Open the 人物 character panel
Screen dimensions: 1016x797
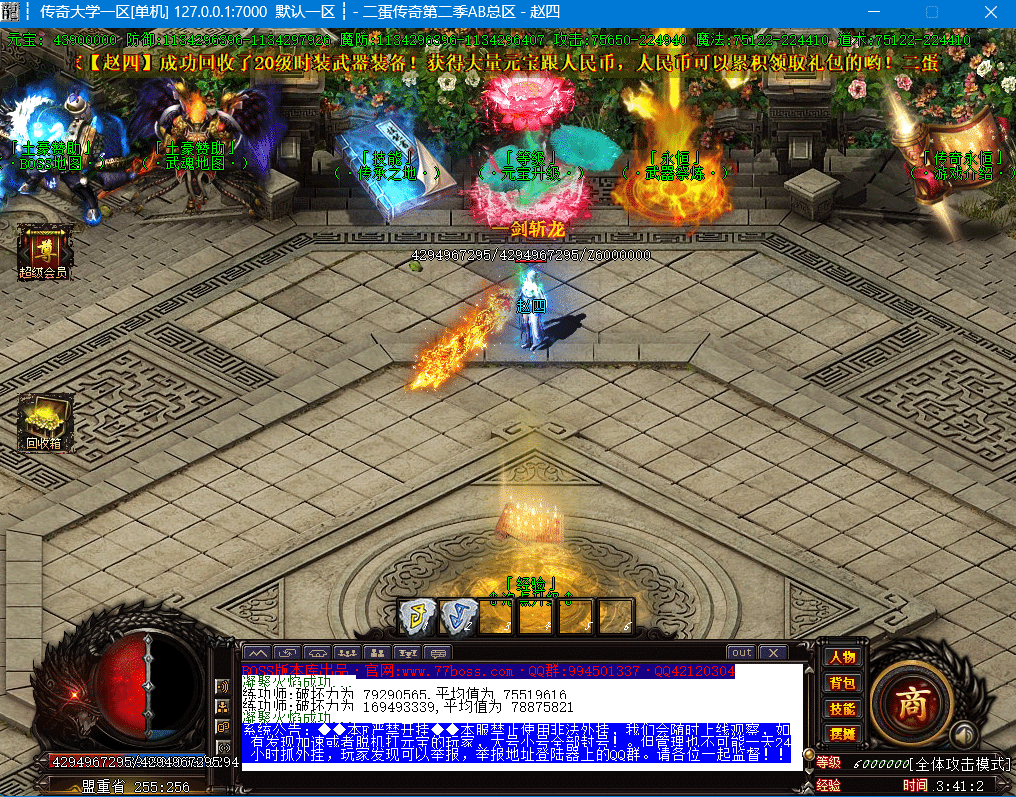[x=842, y=657]
